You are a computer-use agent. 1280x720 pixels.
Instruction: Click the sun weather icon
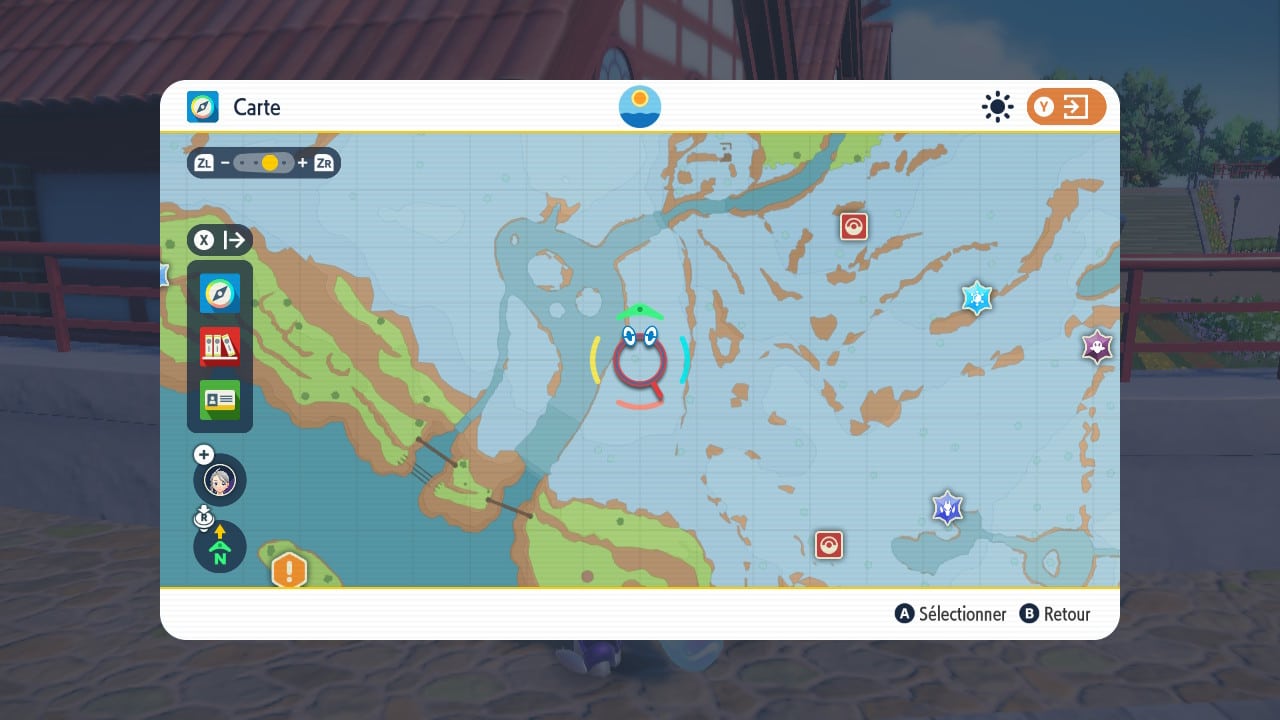[997, 107]
